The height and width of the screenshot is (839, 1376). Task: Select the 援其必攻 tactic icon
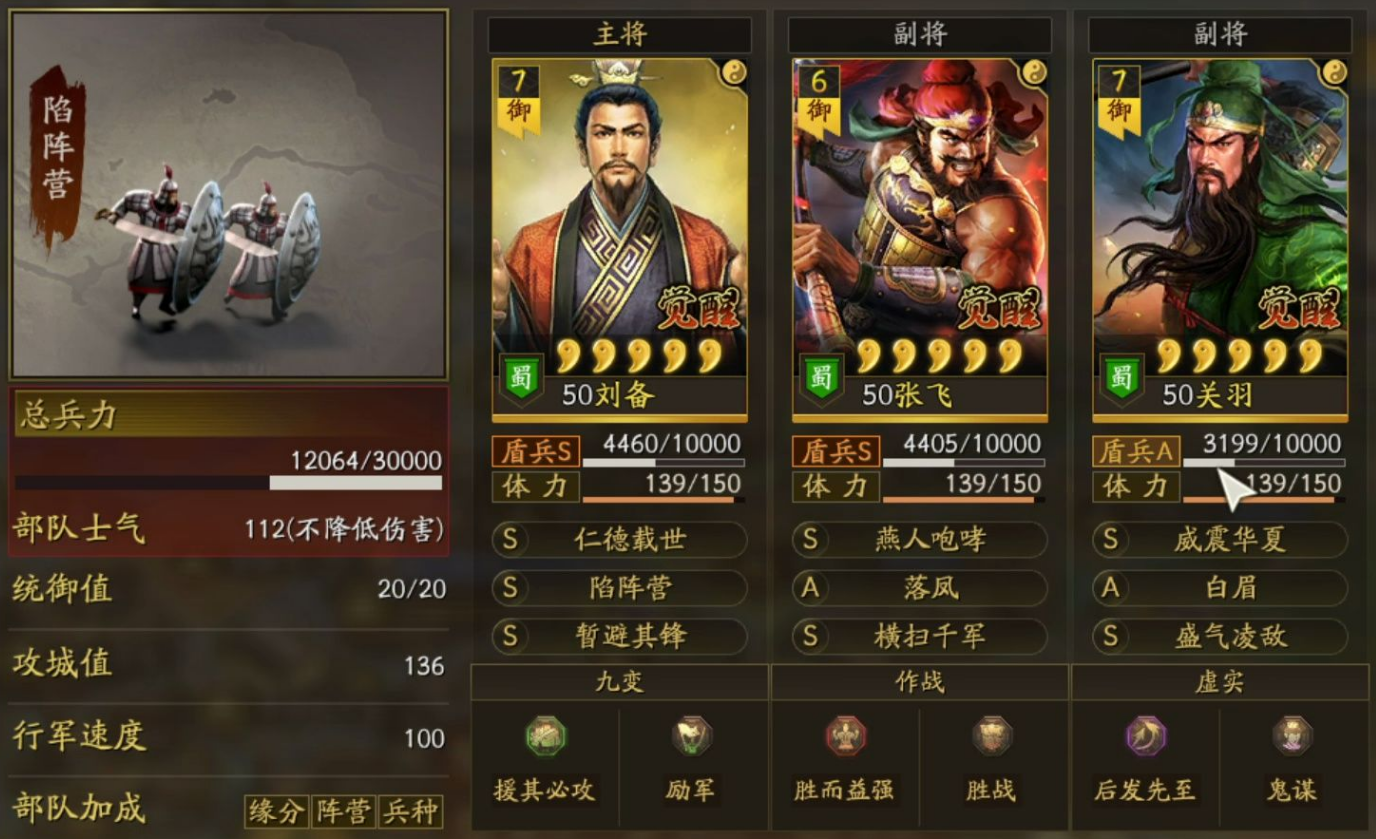(x=545, y=733)
